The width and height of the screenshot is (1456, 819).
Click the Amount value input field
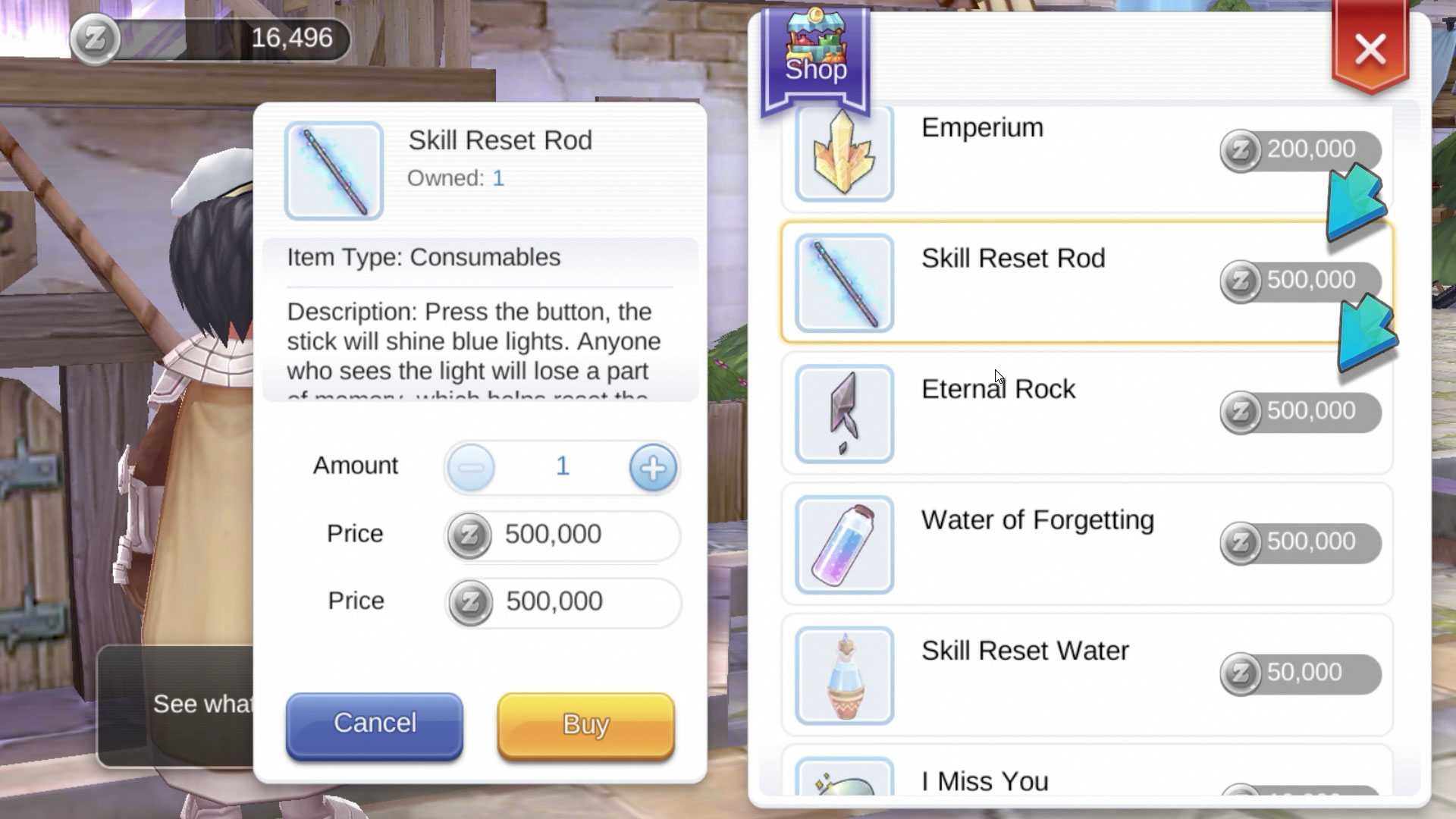point(561,467)
